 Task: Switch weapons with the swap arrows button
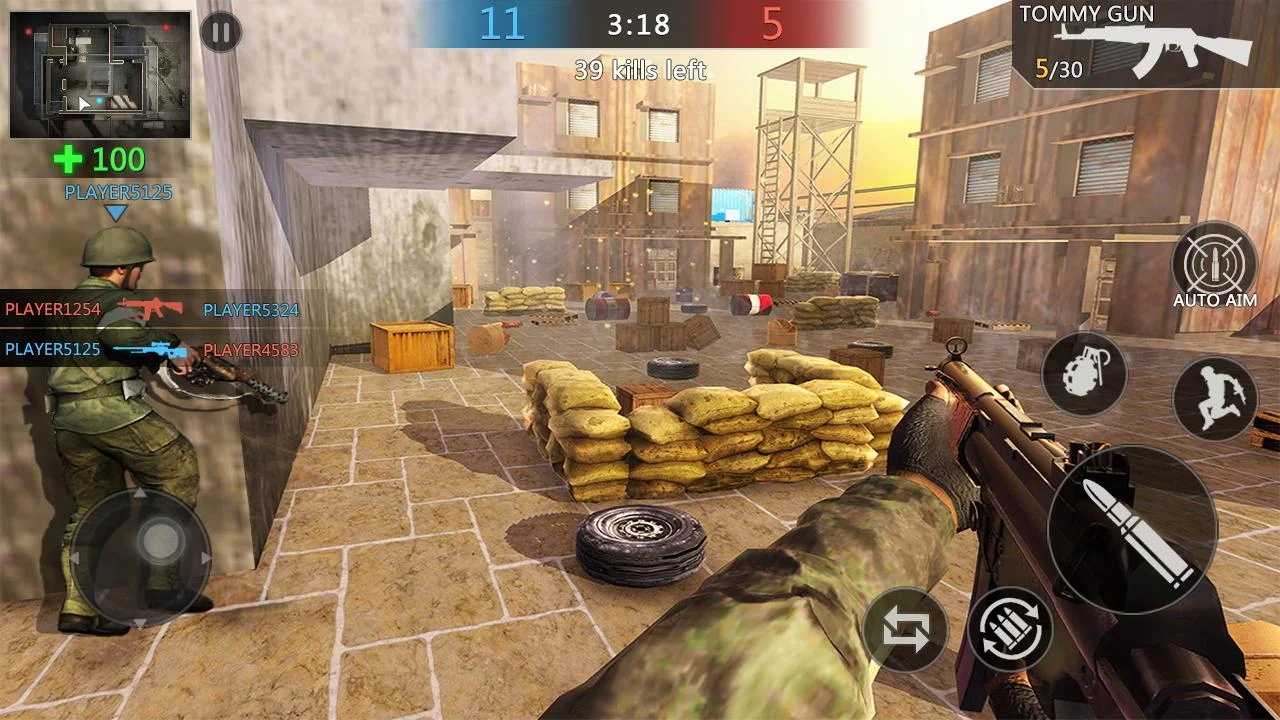[x=905, y=629]
